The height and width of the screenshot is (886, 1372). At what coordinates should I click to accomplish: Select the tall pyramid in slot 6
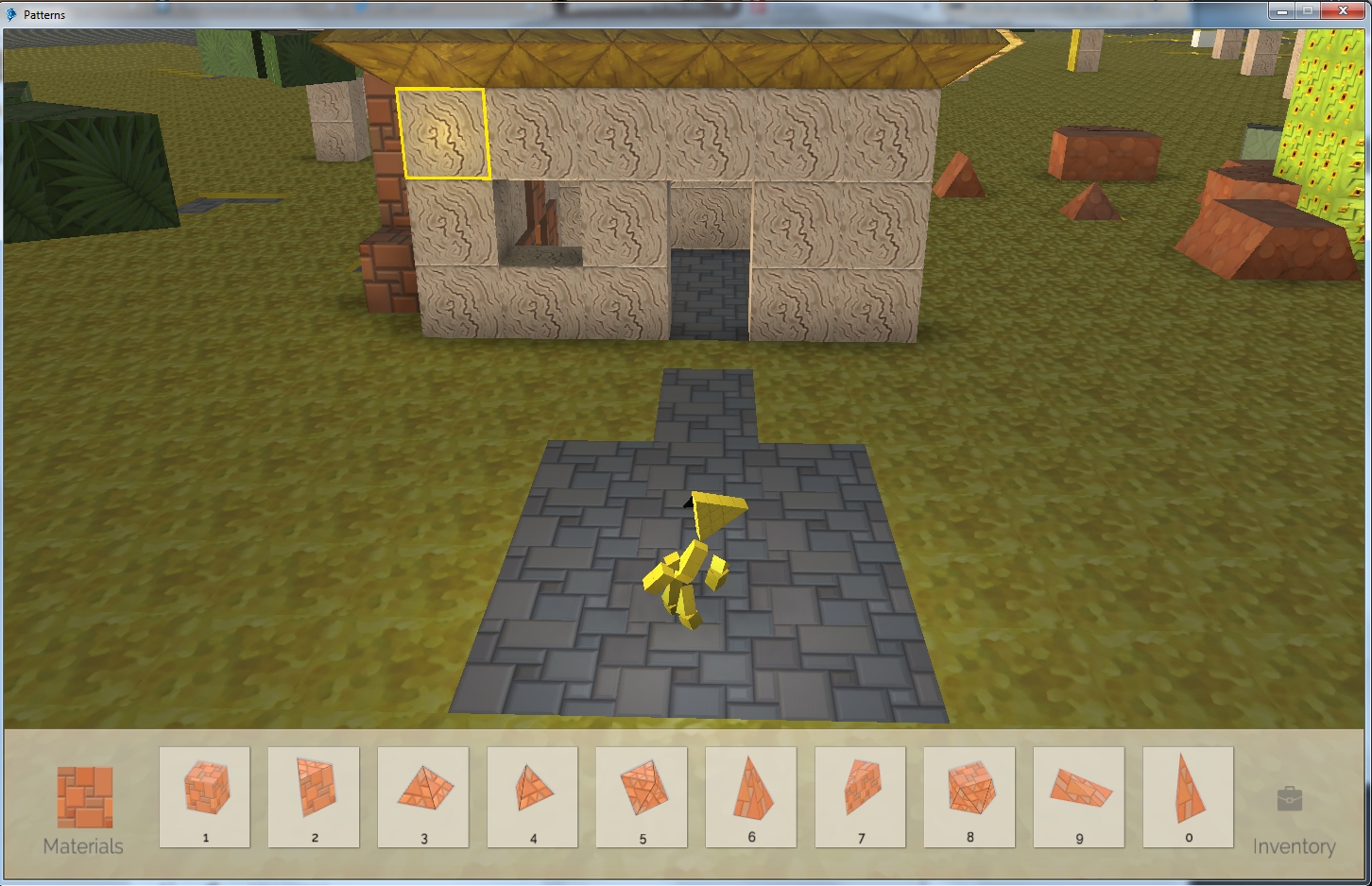pyautogui.click(x=751, y=796)
